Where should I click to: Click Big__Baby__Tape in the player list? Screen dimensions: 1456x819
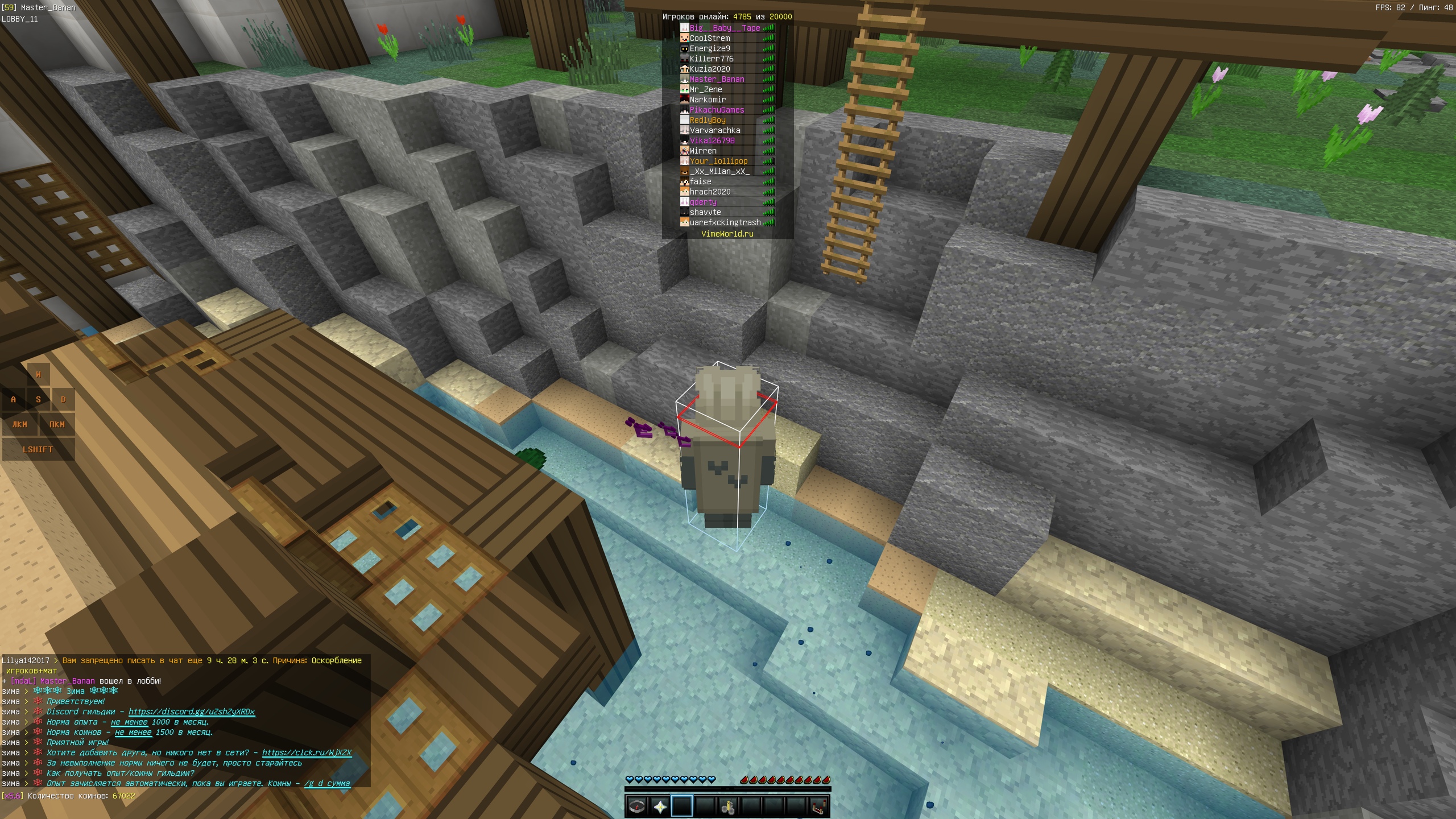click(725, 28)
